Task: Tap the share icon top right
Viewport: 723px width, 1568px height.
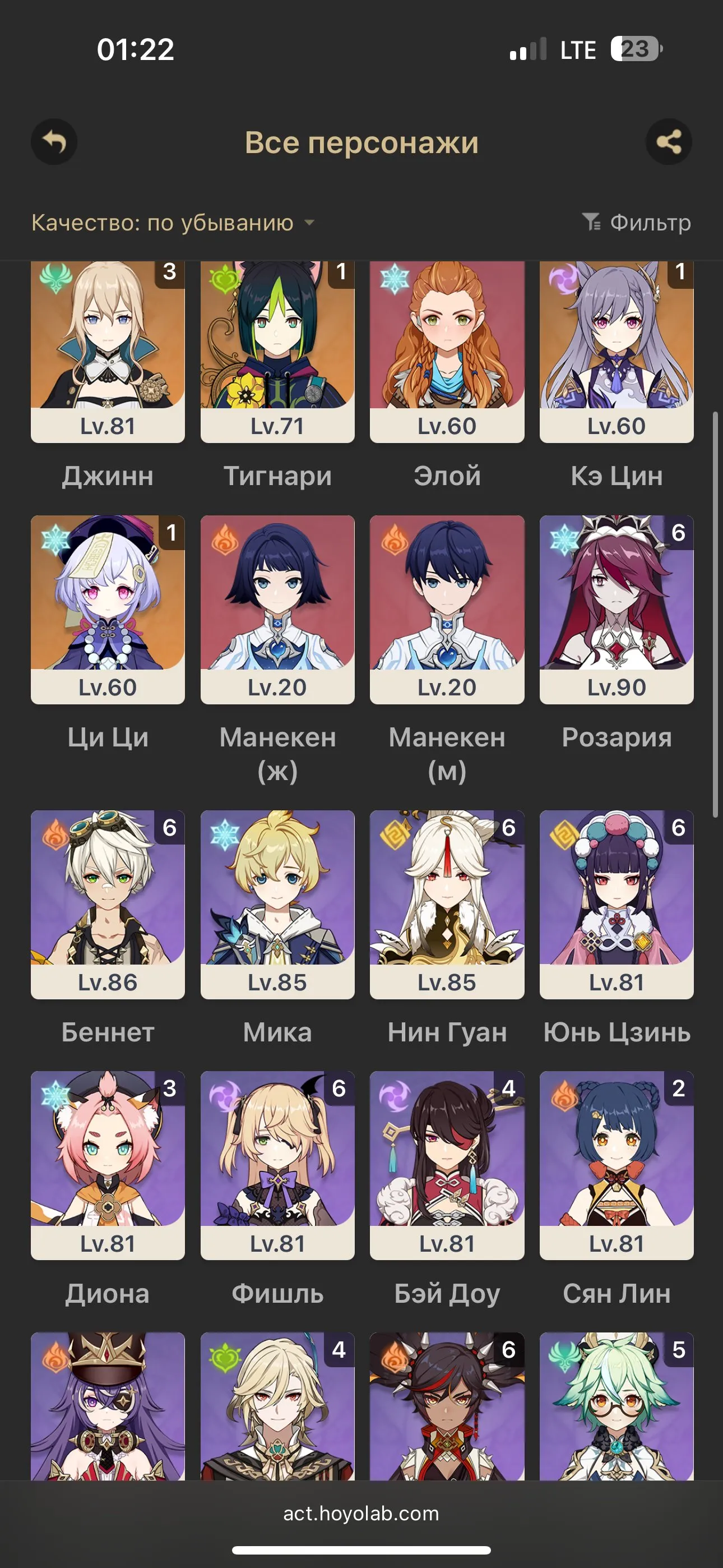Action: (x=670, y=141)
